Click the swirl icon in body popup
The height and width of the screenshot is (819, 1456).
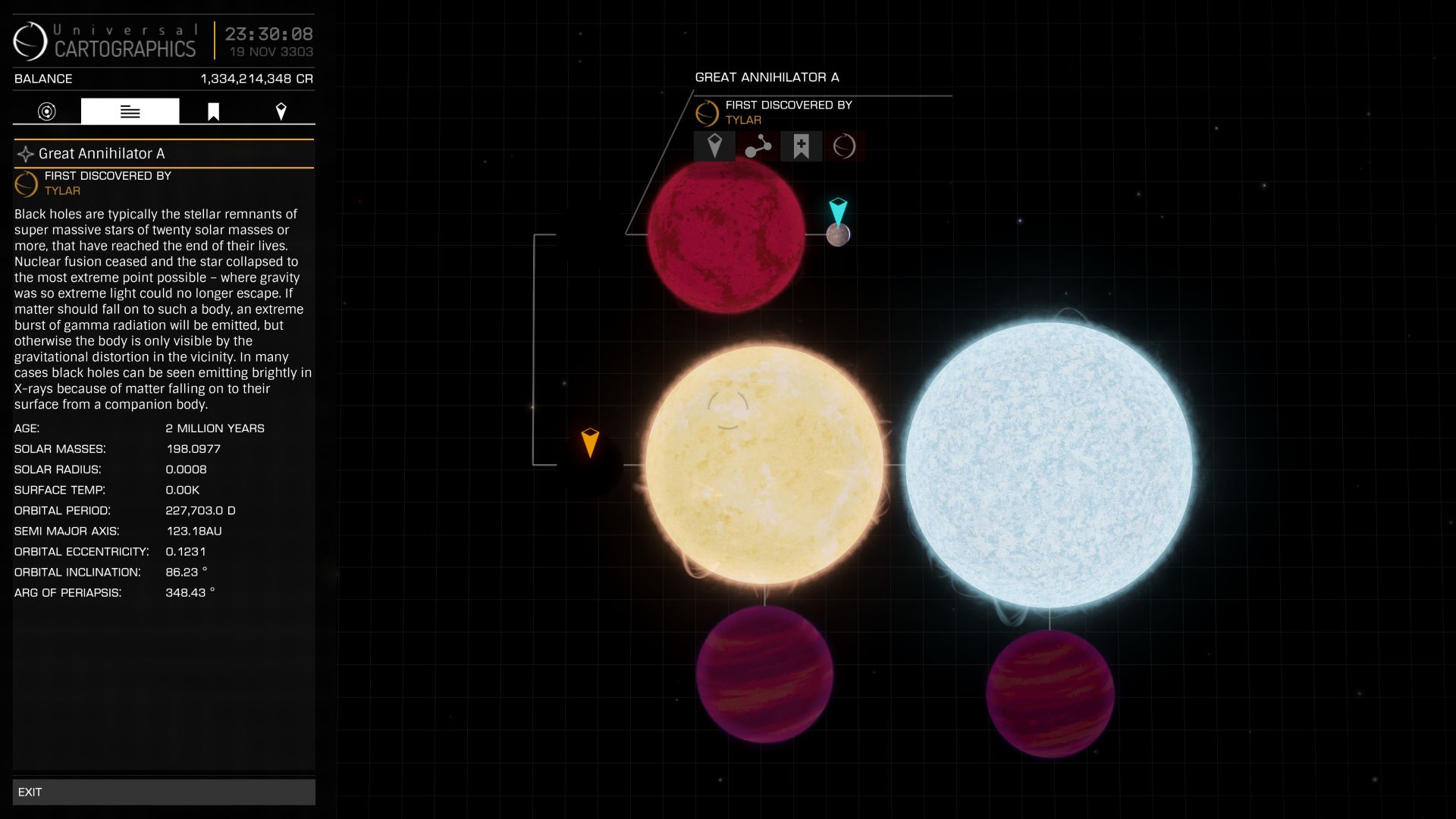pyautogui.click(x=844, y=146)
